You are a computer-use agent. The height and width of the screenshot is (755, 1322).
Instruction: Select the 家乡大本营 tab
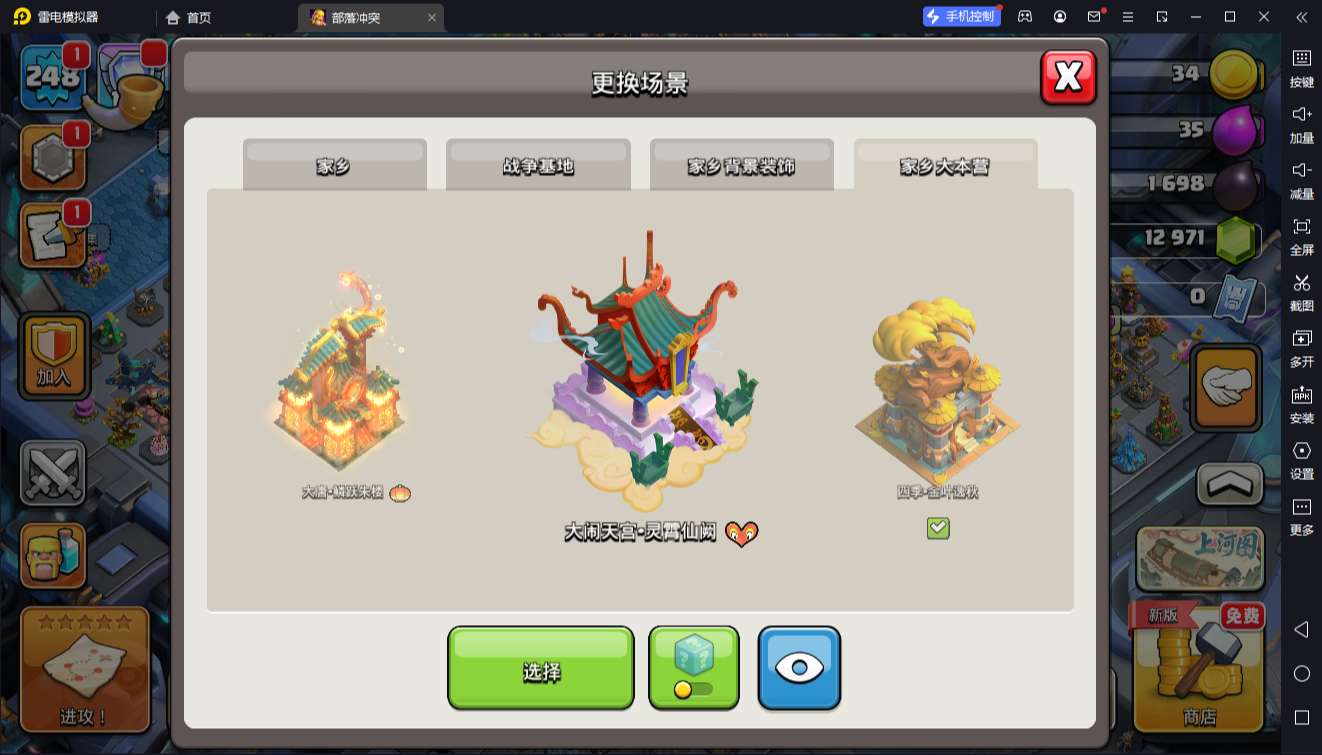click(x=945, y=165)
